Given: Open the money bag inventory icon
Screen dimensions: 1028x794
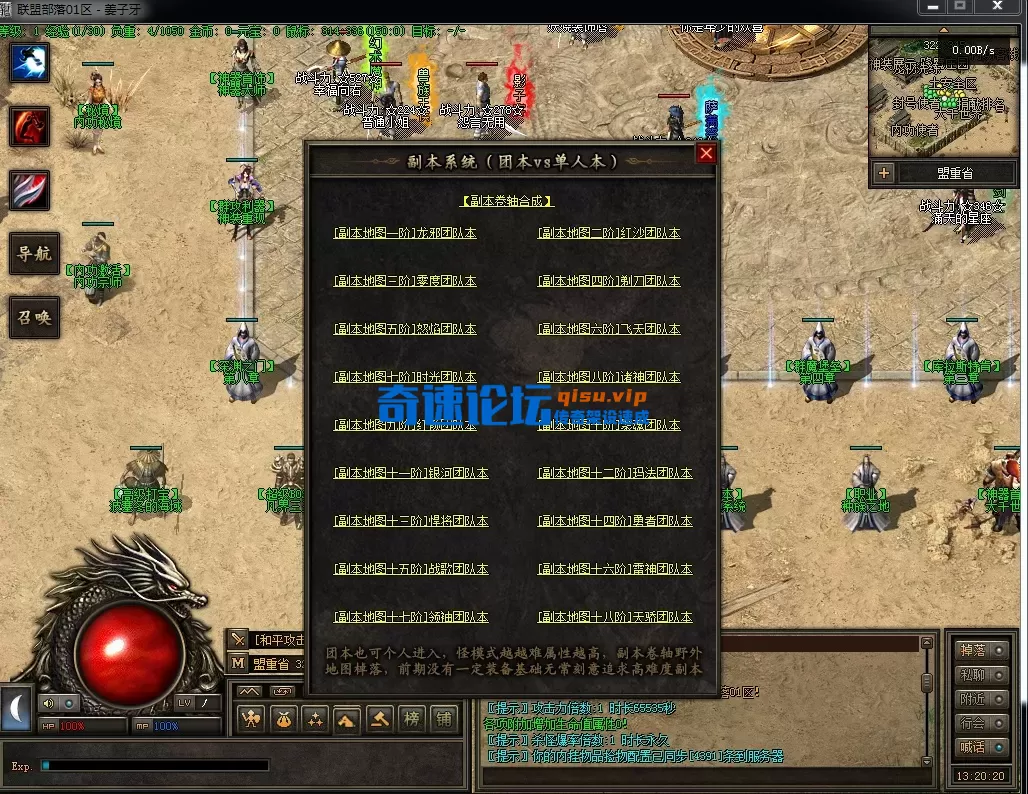Looking at the screenshot, I should pos(284,719).
